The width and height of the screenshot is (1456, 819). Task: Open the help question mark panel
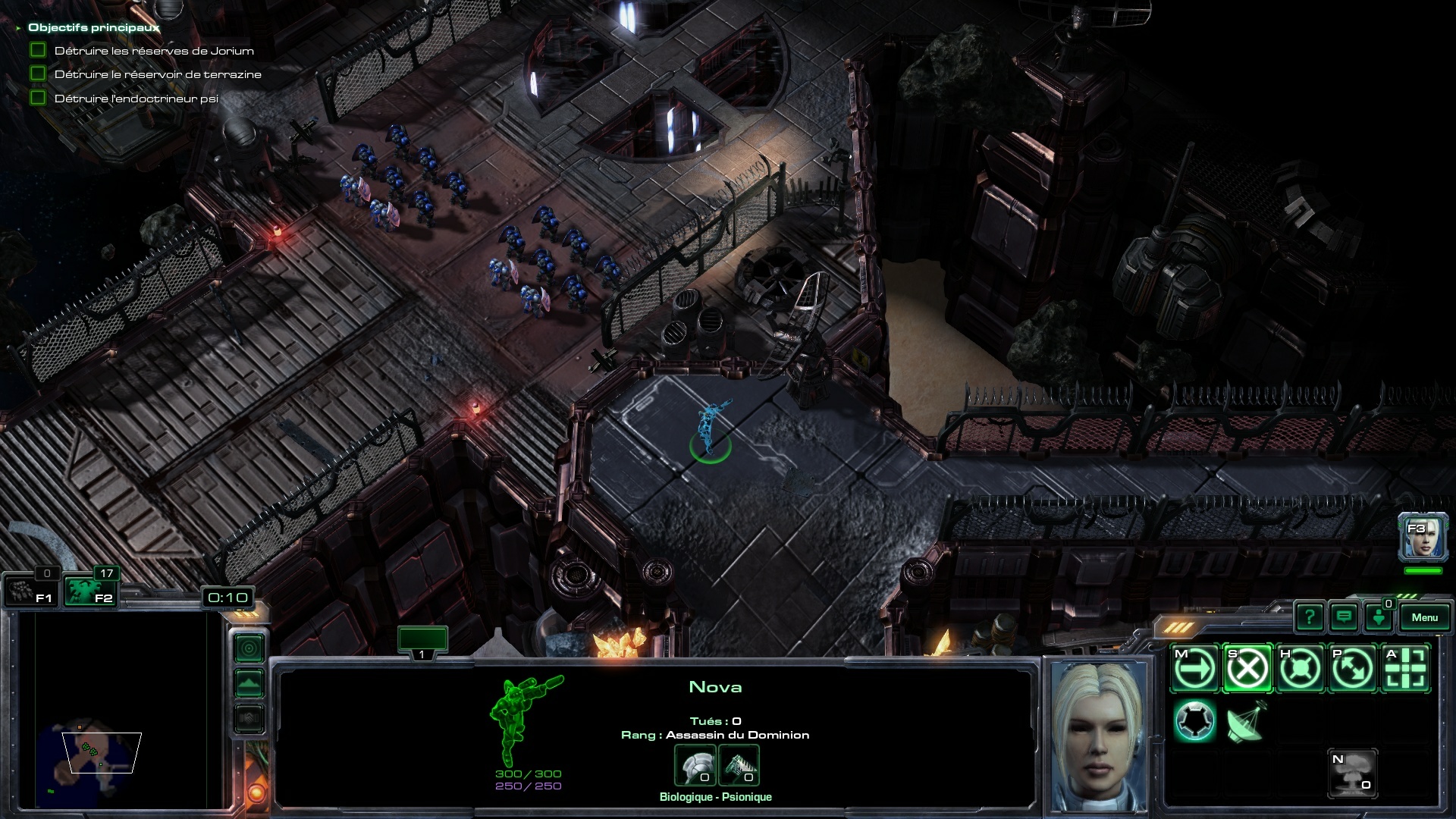click(1310, 617)
